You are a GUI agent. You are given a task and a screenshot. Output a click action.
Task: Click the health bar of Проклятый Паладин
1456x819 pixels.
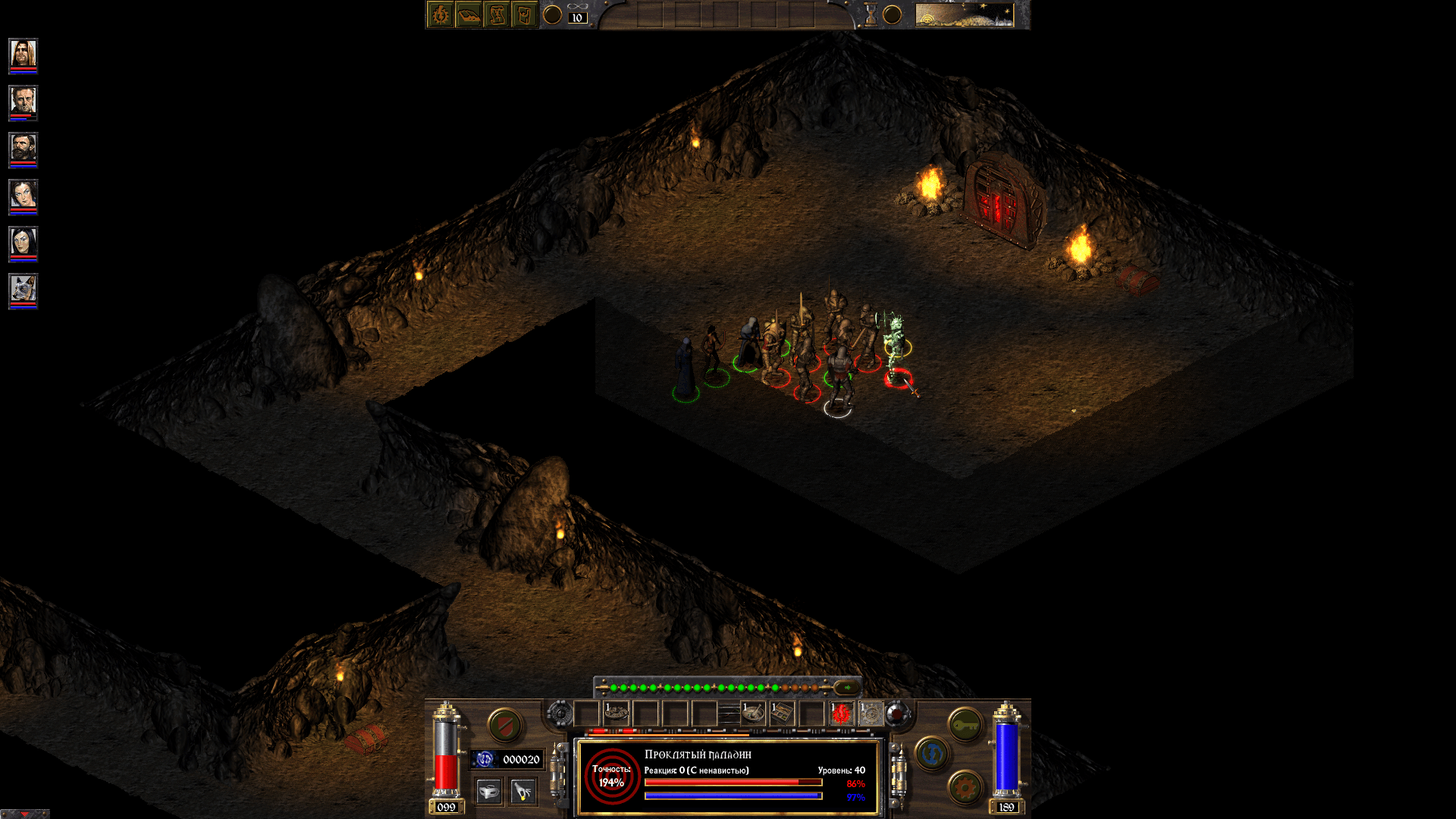point(733,782)
